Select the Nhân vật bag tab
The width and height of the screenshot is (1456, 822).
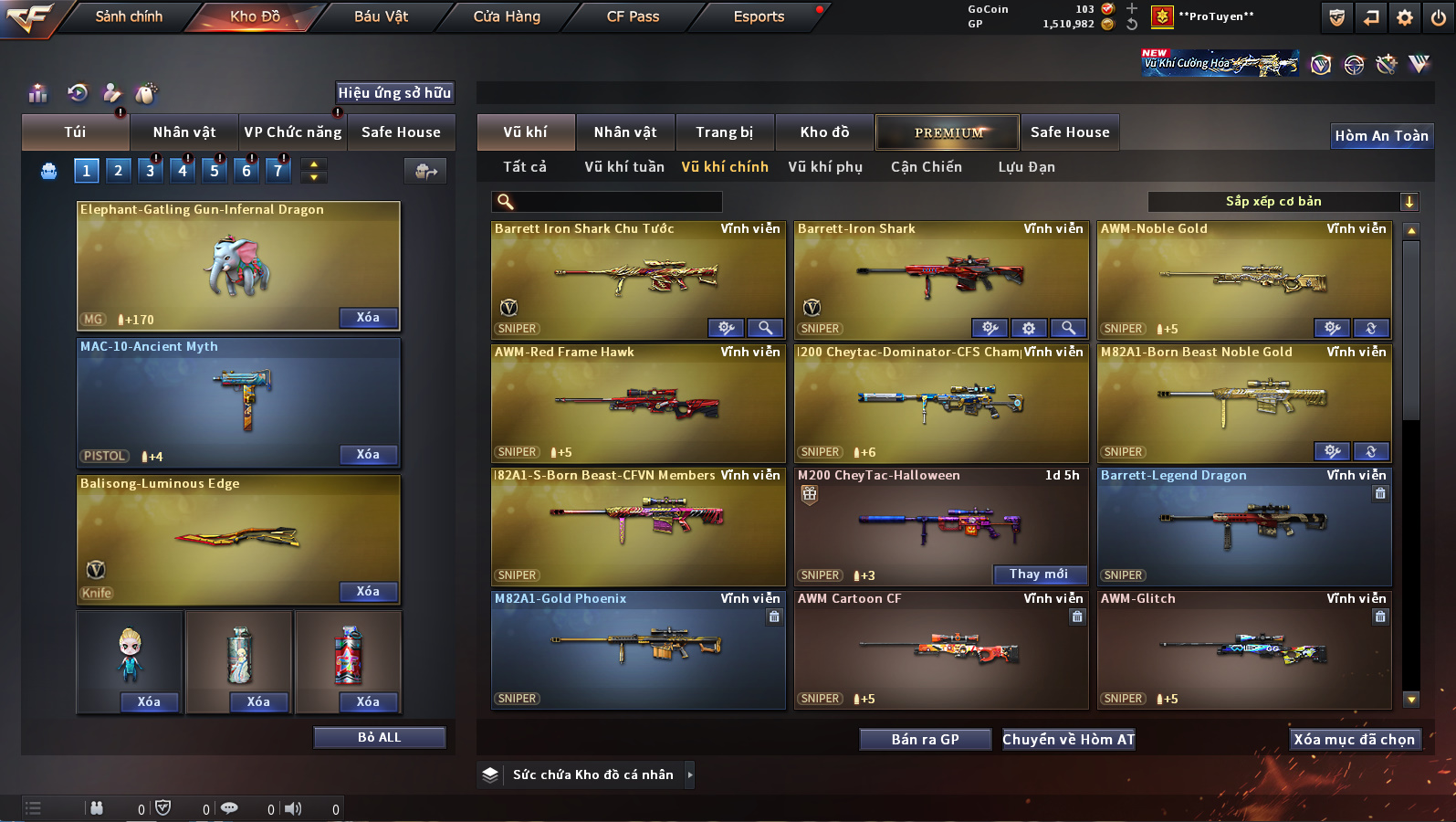click(x=184, y=132)
